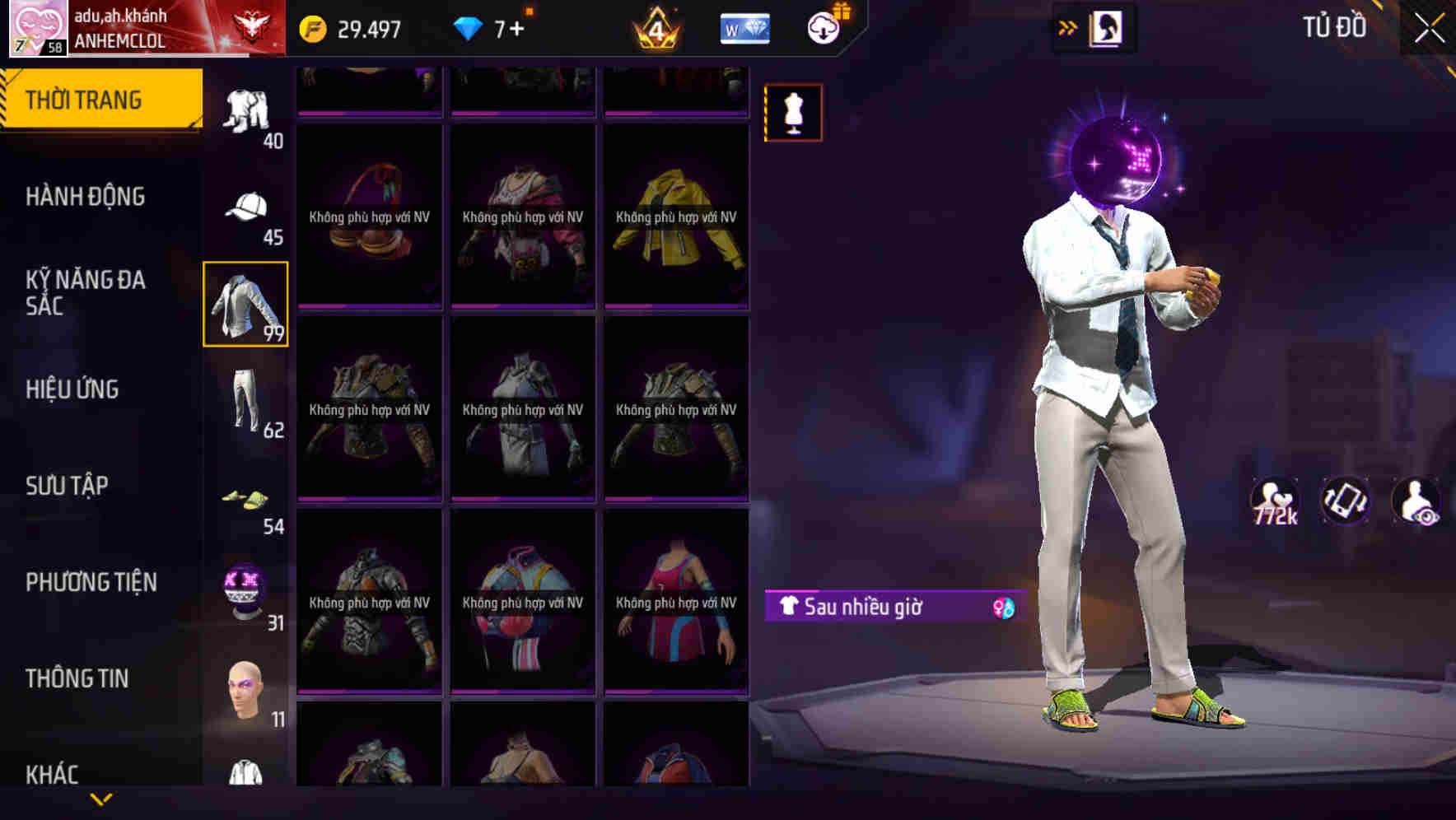The width and height of the screenshot is (1456, 820).
Task: Select the HIỆU ỨNG tab
Action: pos(72,389)
